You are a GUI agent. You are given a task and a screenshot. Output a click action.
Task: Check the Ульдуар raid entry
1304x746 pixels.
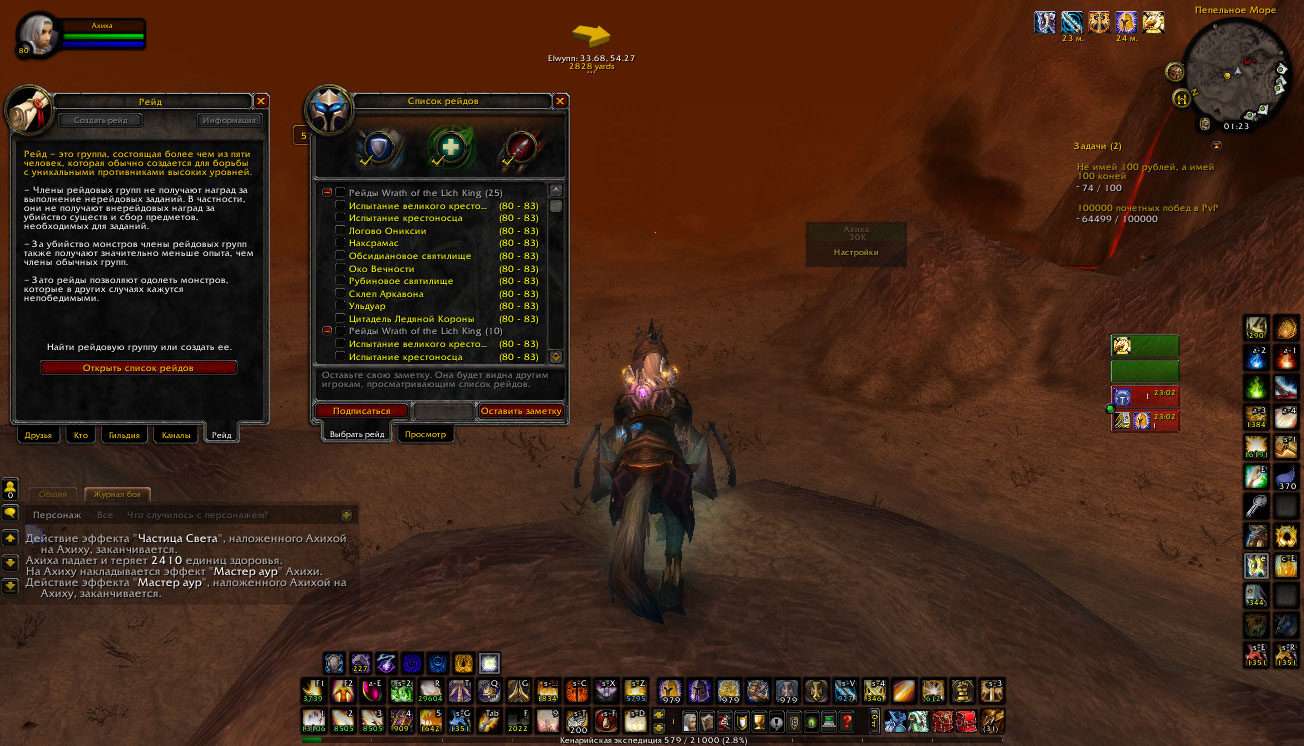pos(341,307)
